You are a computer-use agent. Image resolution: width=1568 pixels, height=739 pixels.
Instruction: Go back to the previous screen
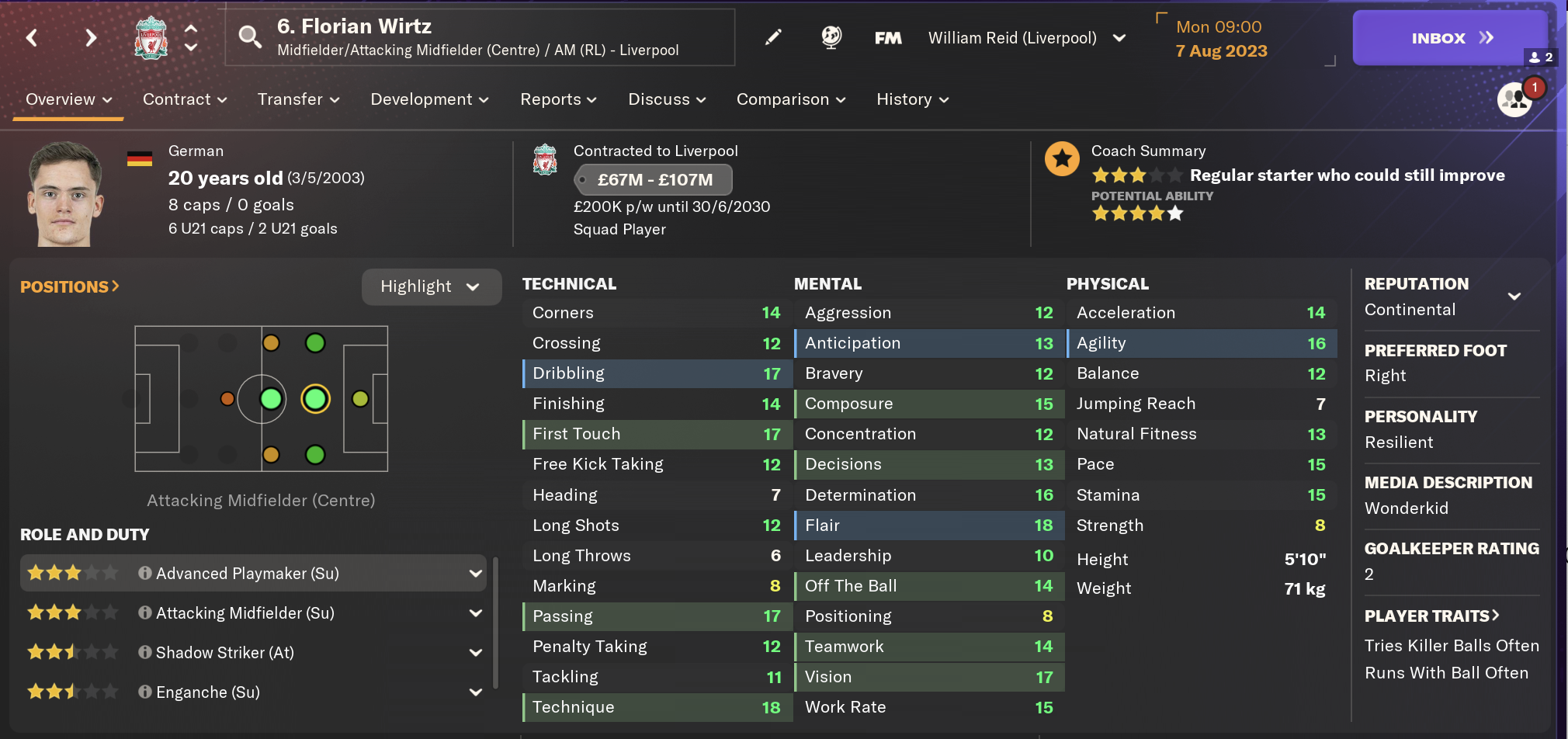pos(32,37)
